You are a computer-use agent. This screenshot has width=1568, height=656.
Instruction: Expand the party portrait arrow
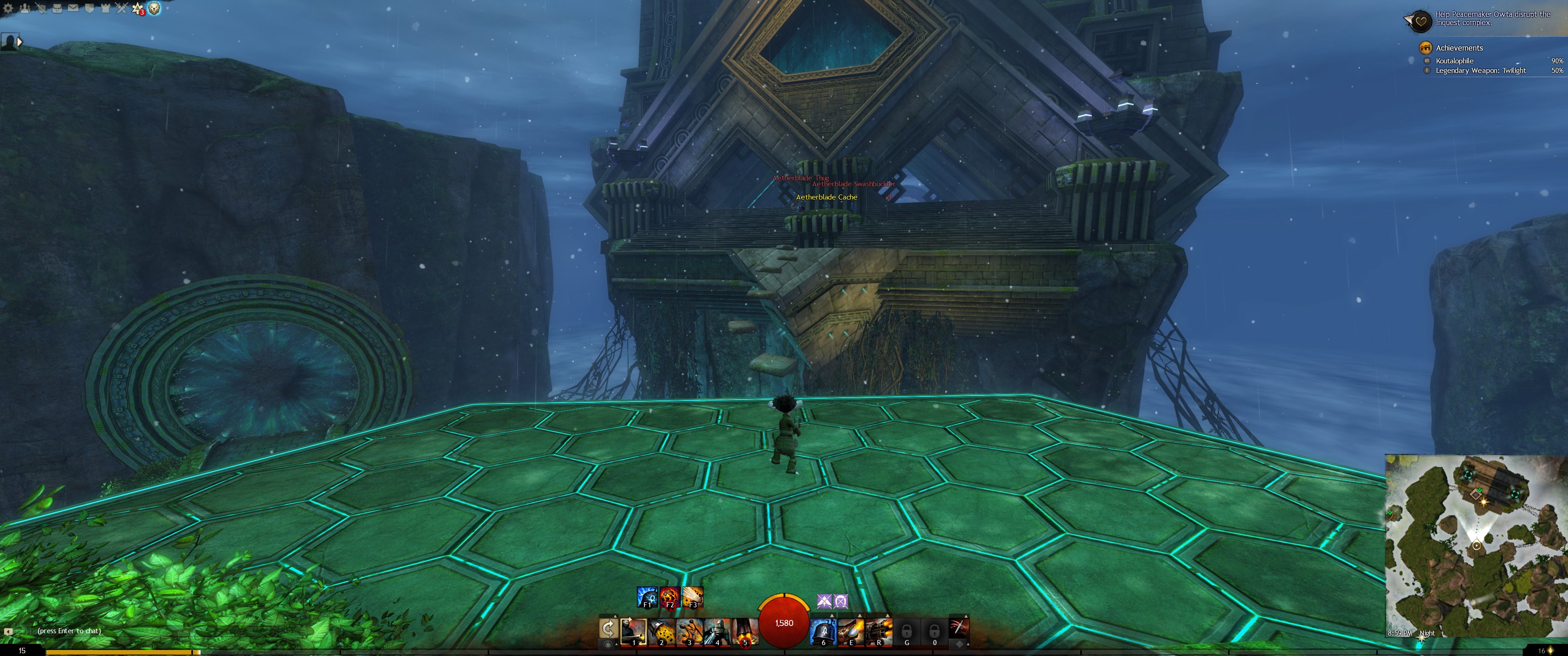tap(20, 42)
